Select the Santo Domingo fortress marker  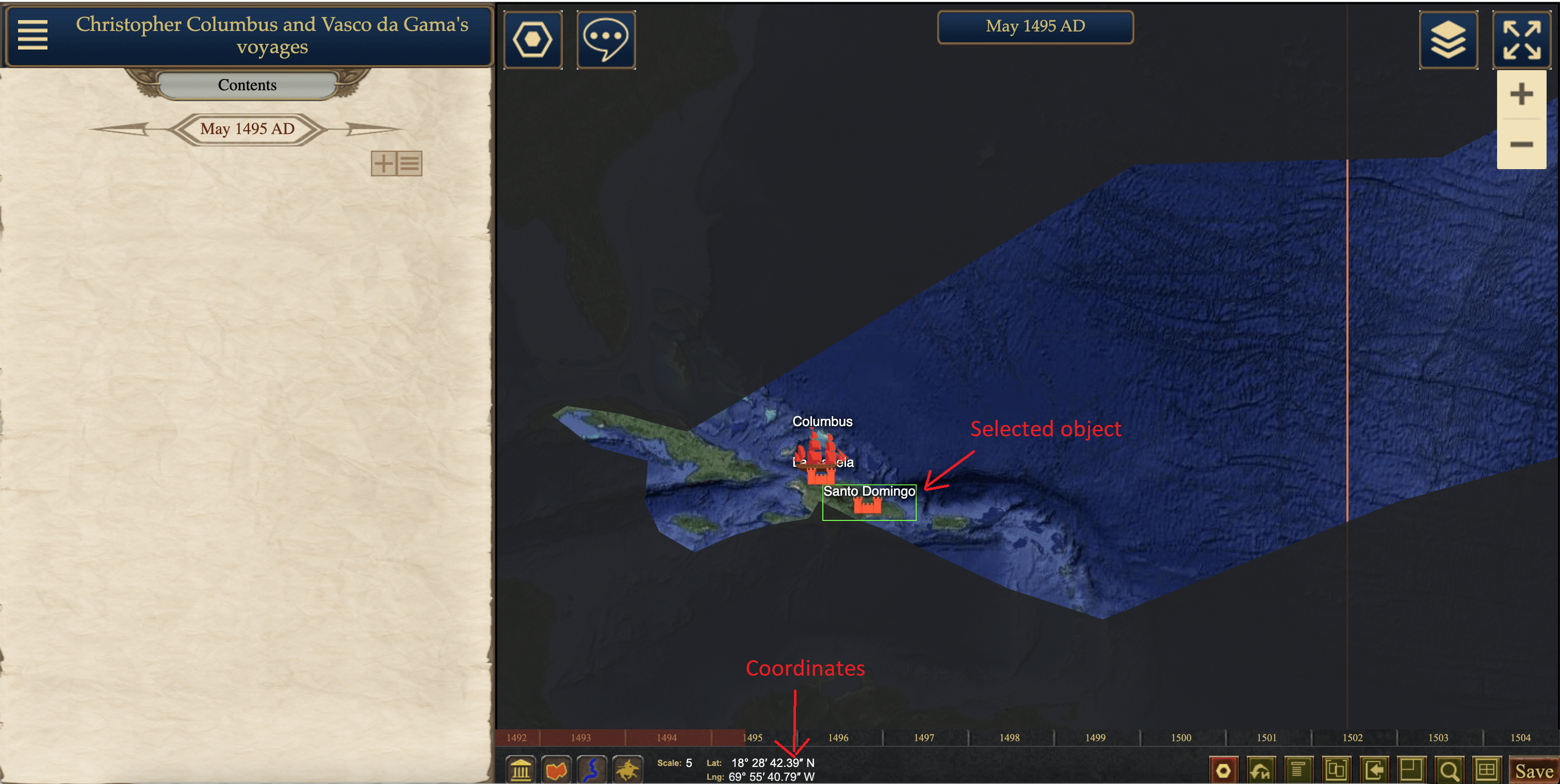click(867, 505)
